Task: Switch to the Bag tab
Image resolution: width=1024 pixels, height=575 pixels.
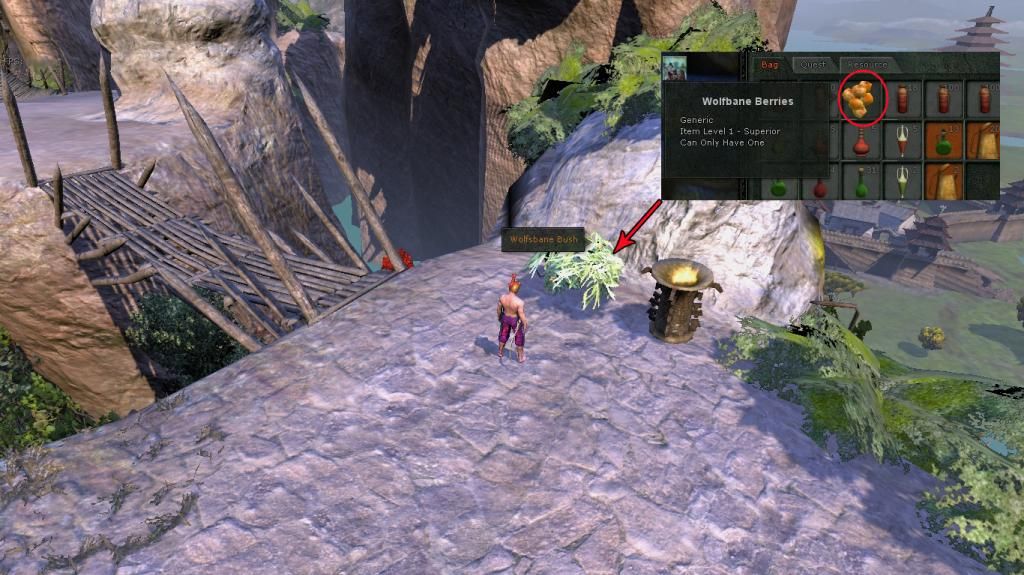Action: [772, 64]
